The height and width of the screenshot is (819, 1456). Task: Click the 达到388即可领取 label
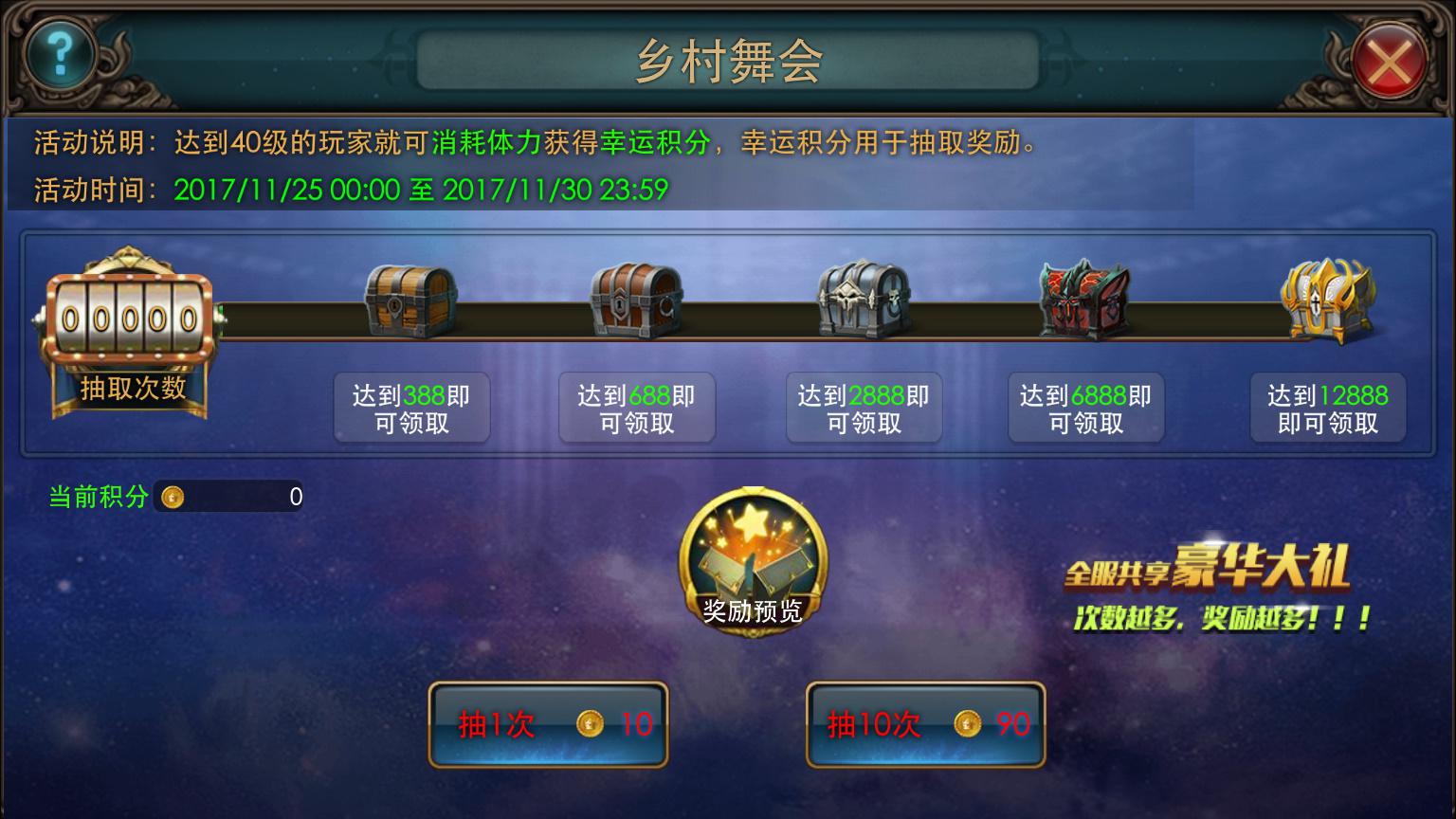pyautogui.click(x=411, y=409)
